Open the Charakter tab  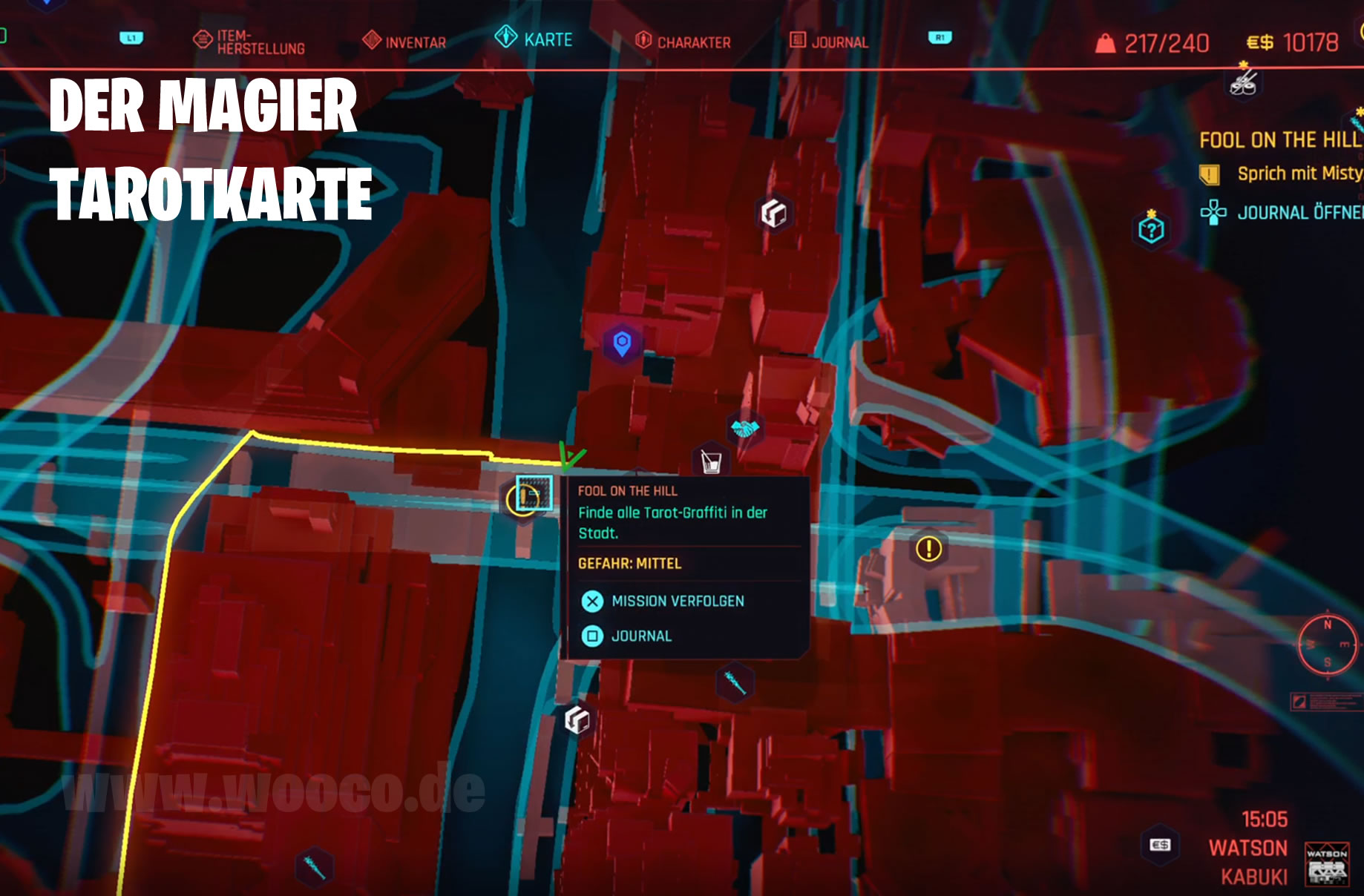click(x=683, y=42)
